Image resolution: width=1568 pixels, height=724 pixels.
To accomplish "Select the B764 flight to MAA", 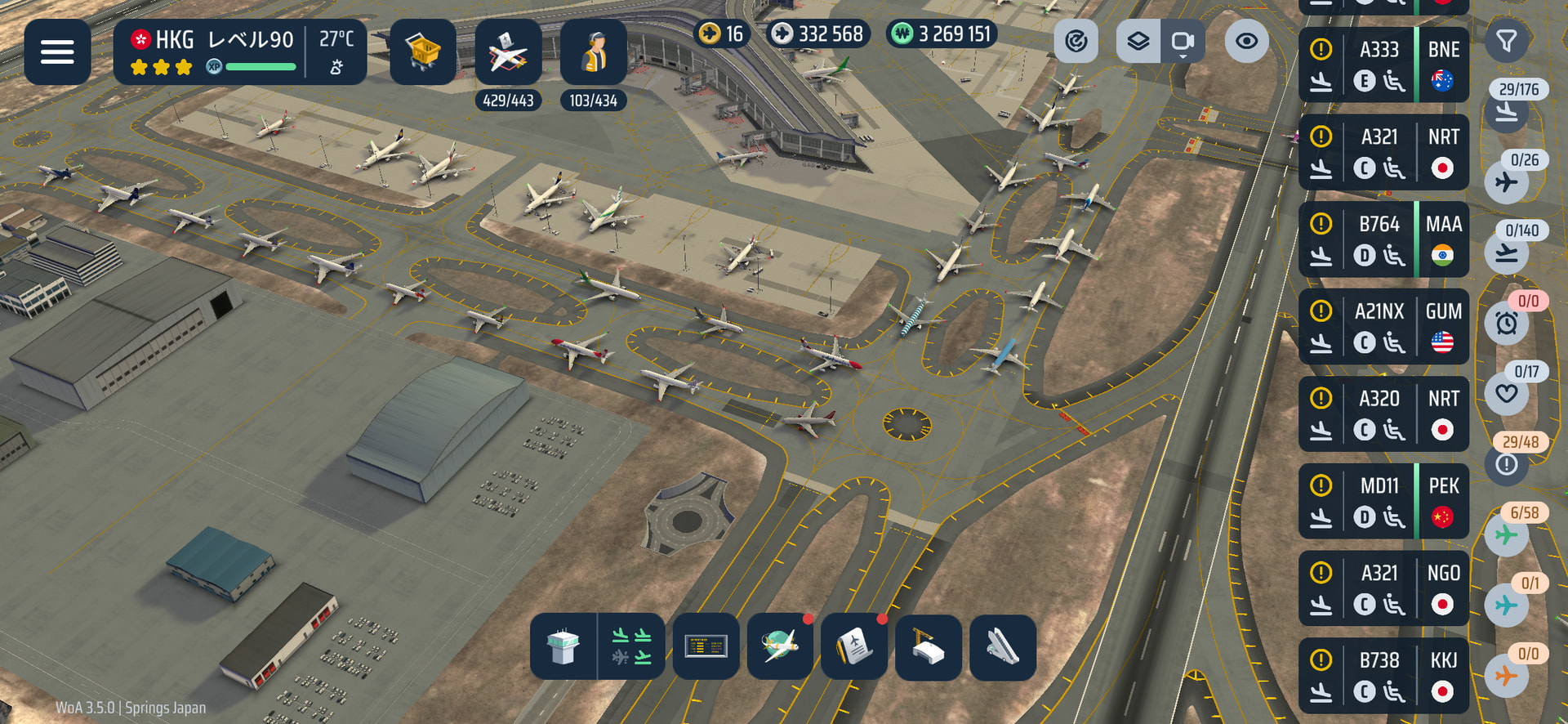I will pos(1383,239).
